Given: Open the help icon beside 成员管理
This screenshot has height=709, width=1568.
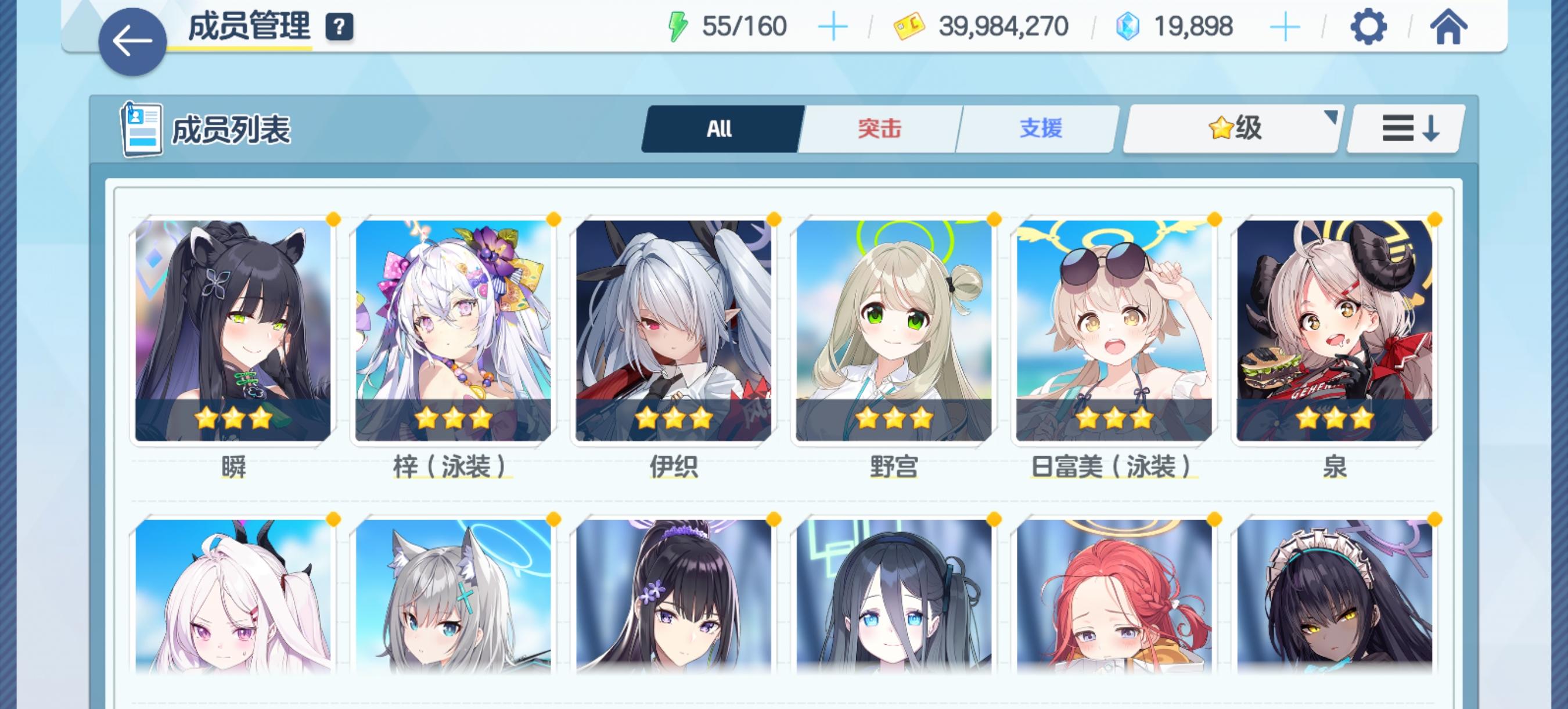Looking at the screenshot, I should pyautogui.click(x=340, y=26).
